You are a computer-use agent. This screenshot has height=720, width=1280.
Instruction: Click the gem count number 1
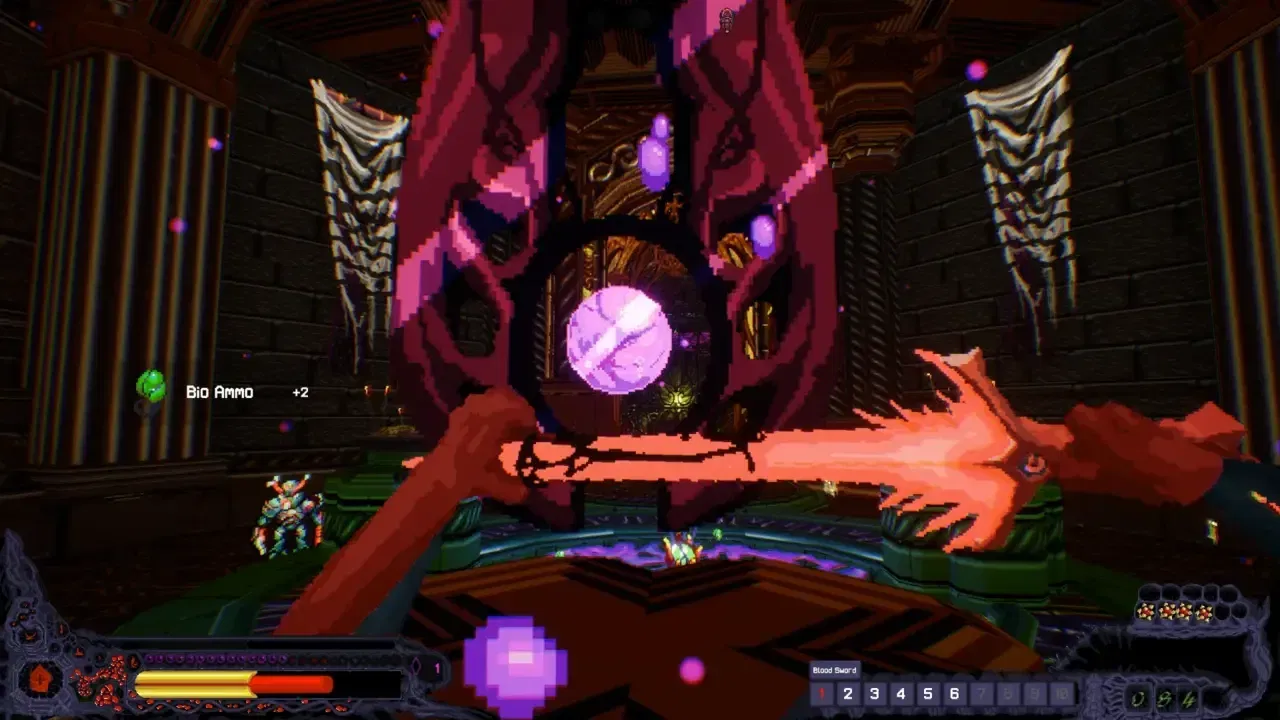[x=437, y=666]
